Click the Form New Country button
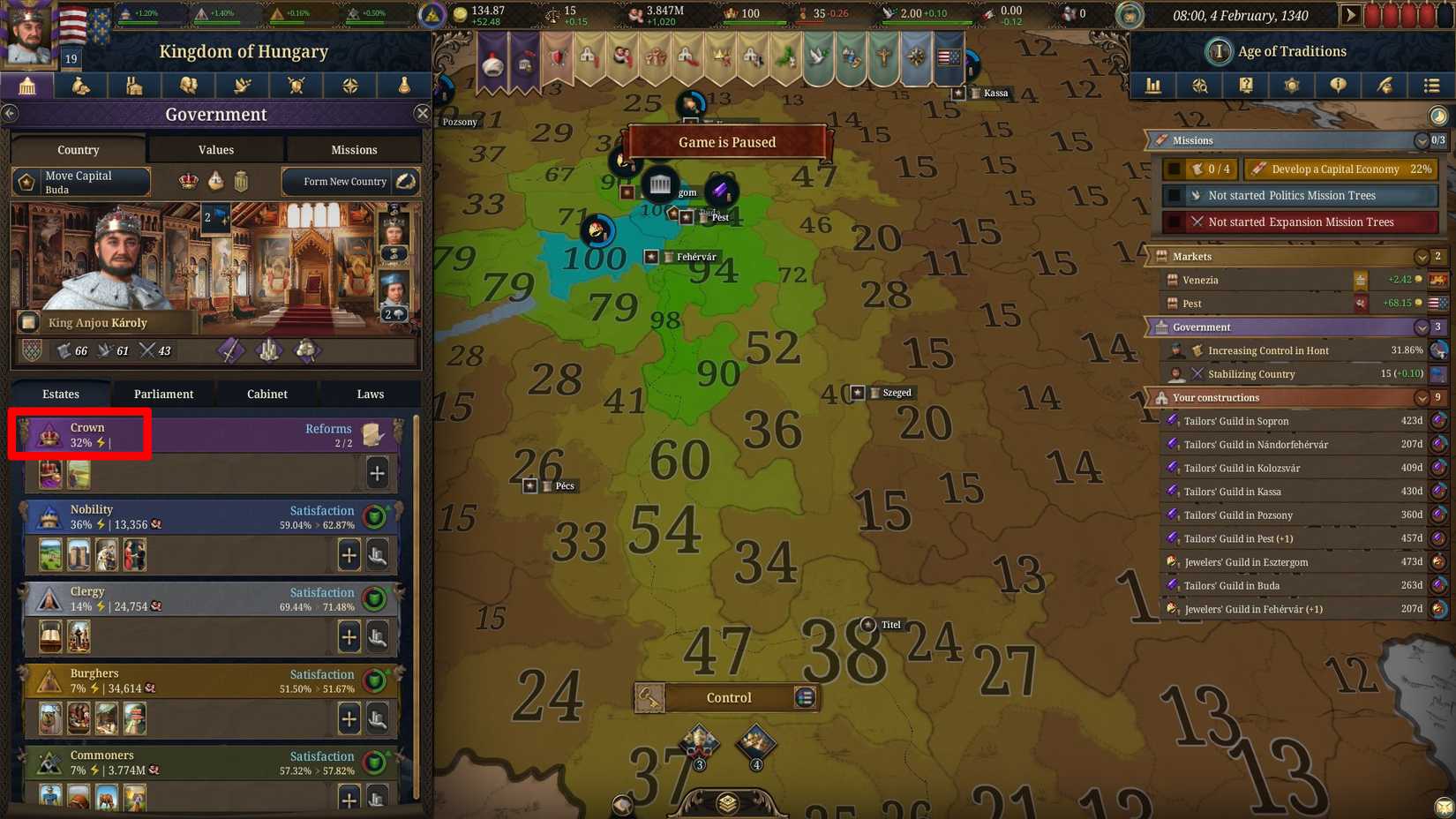Image resolution: width=1456 pixels, height=819 pixels. 340,181
